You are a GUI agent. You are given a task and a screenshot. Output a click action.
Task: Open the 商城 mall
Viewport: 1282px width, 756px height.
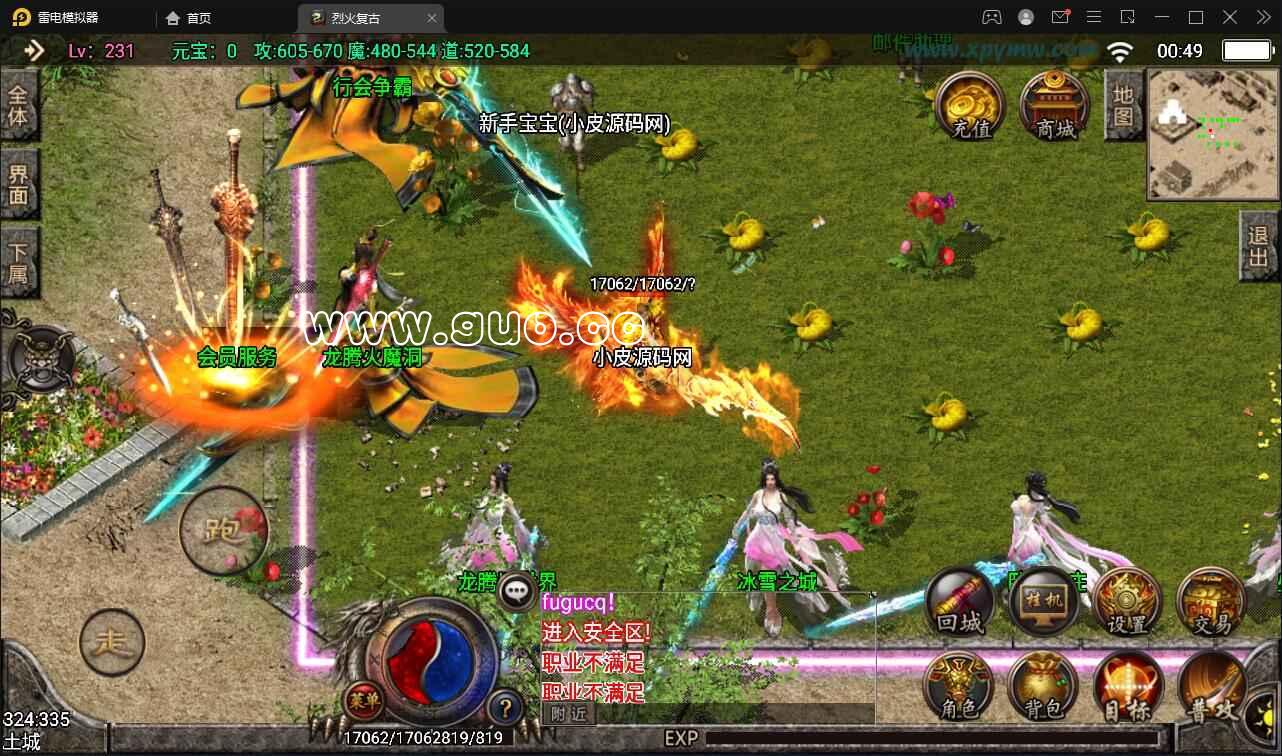click(1054, 107)
